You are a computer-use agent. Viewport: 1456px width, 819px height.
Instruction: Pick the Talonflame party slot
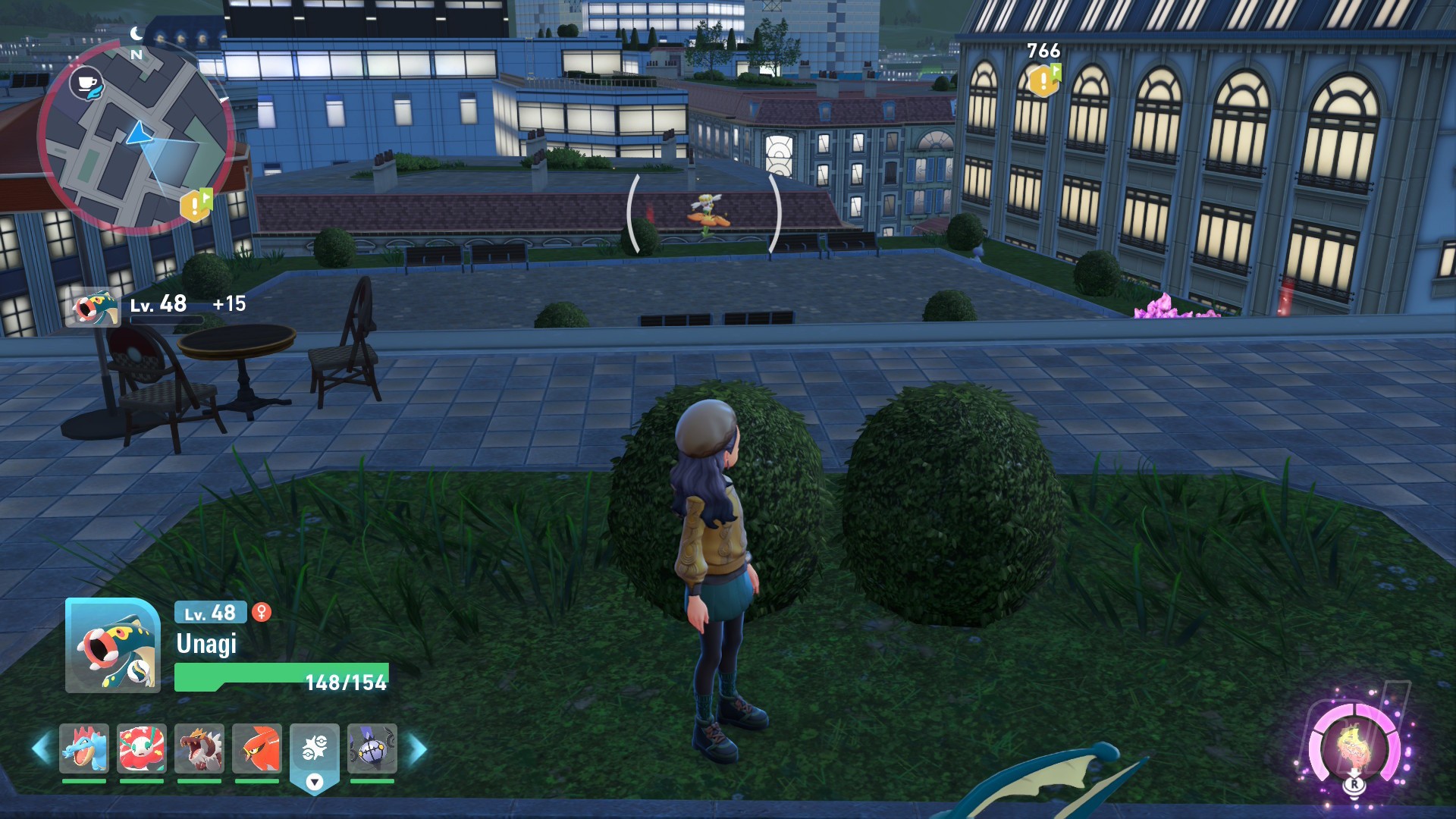tap(257, 748)
